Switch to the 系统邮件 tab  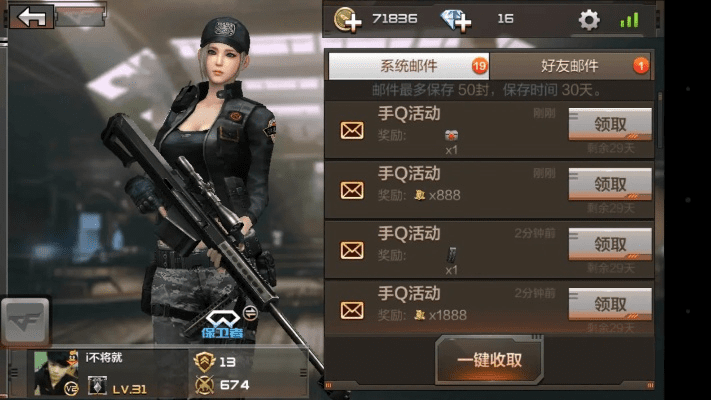click(x=408, y=66)
